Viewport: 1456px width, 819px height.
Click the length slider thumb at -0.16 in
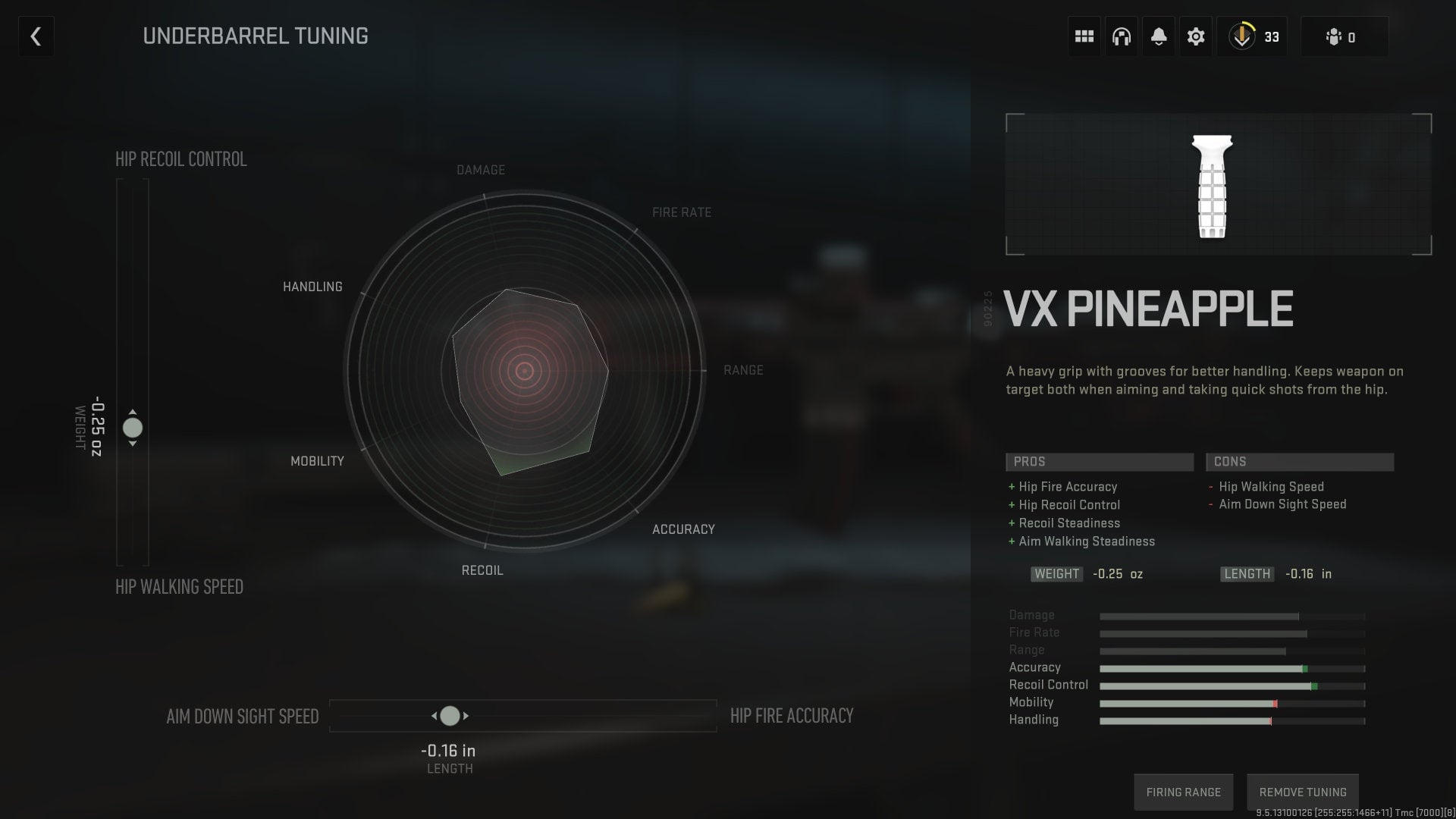pyautogui.click(x=450, y=715)
